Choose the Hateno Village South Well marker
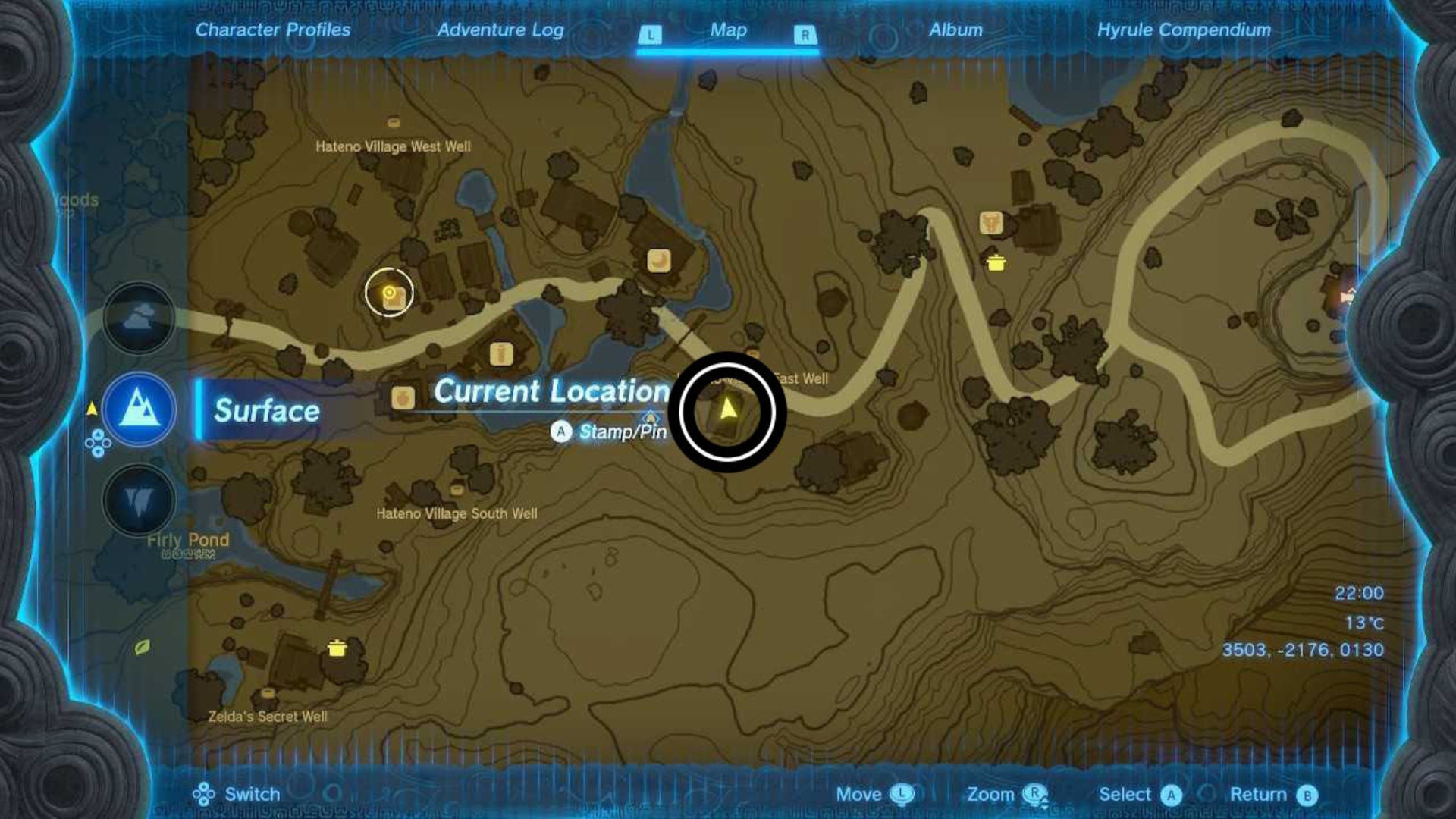 (457, 491)
